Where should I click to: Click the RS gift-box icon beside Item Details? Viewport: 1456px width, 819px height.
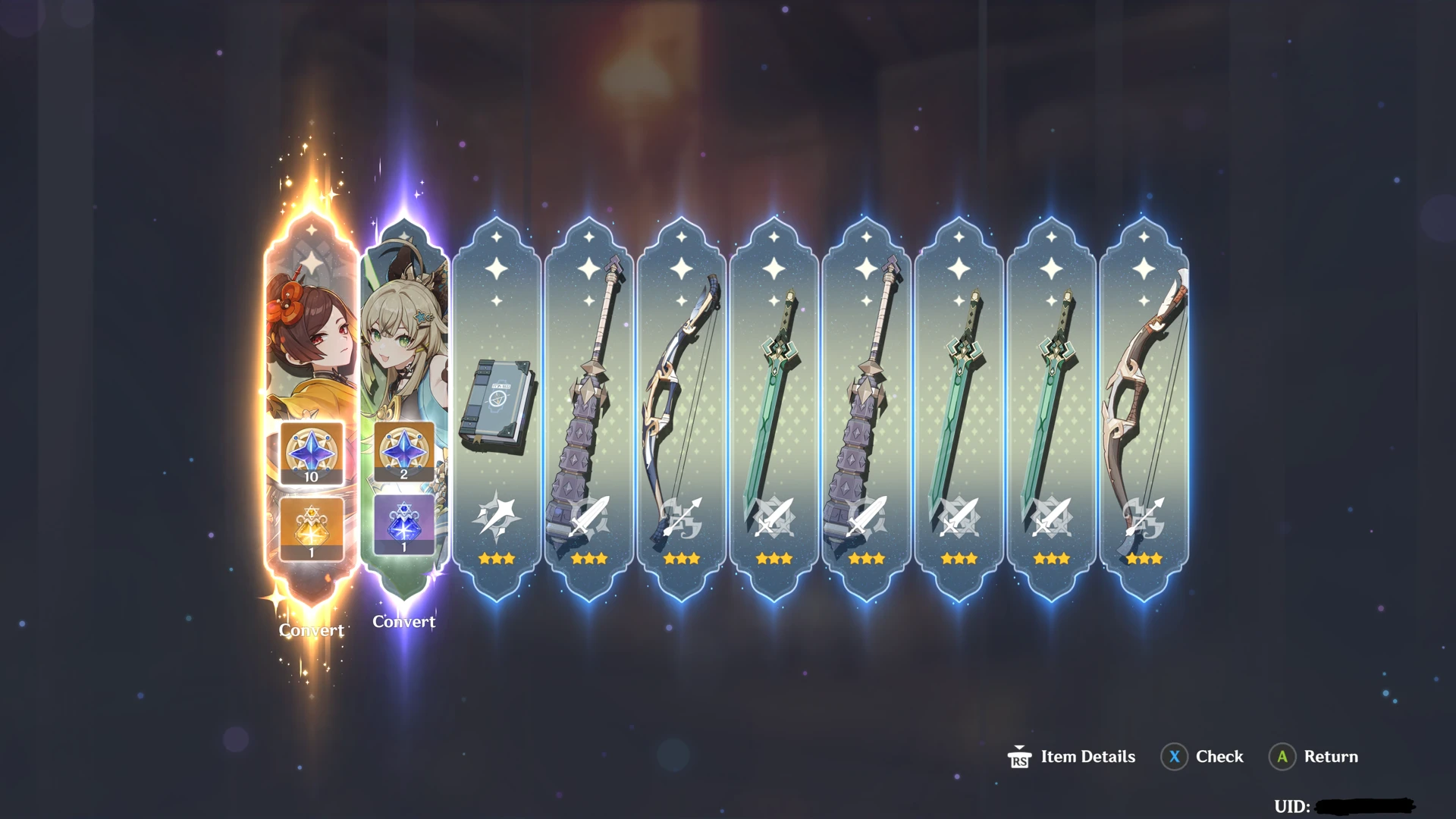(x=1020, y=756)
